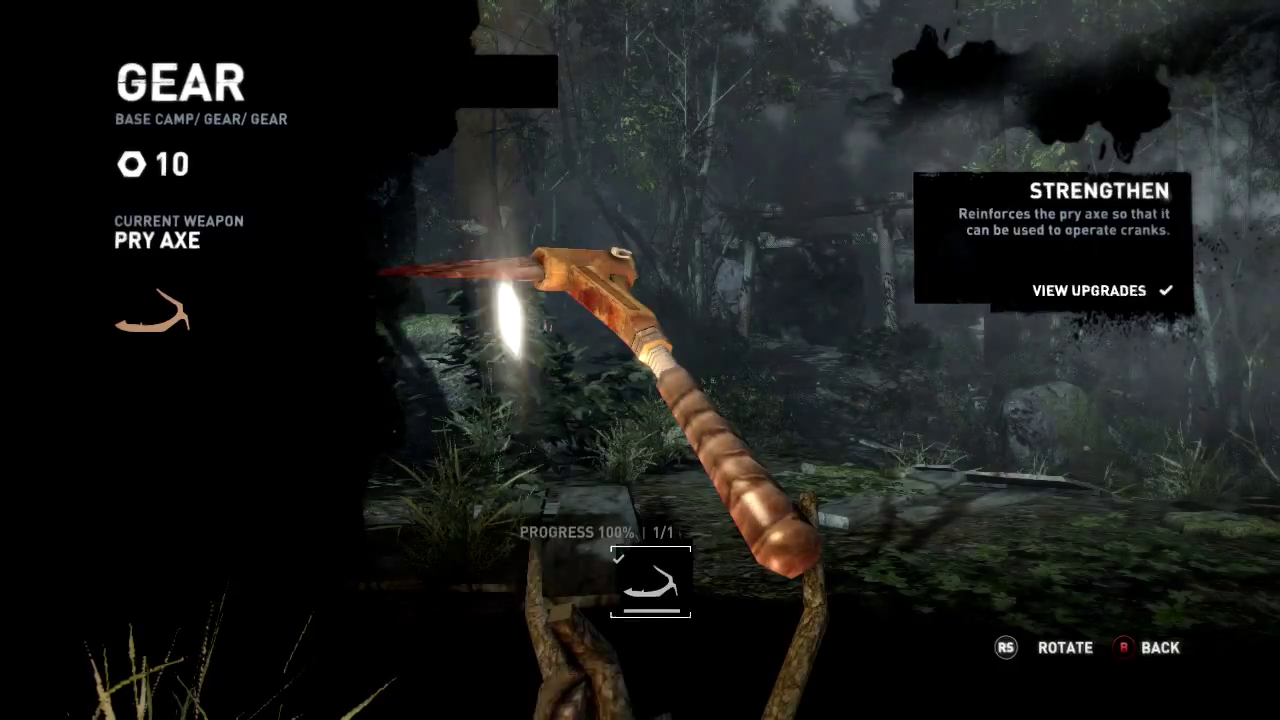Select the Pry Axe weapon icon
1280x720 pixels.
(153, 312)
